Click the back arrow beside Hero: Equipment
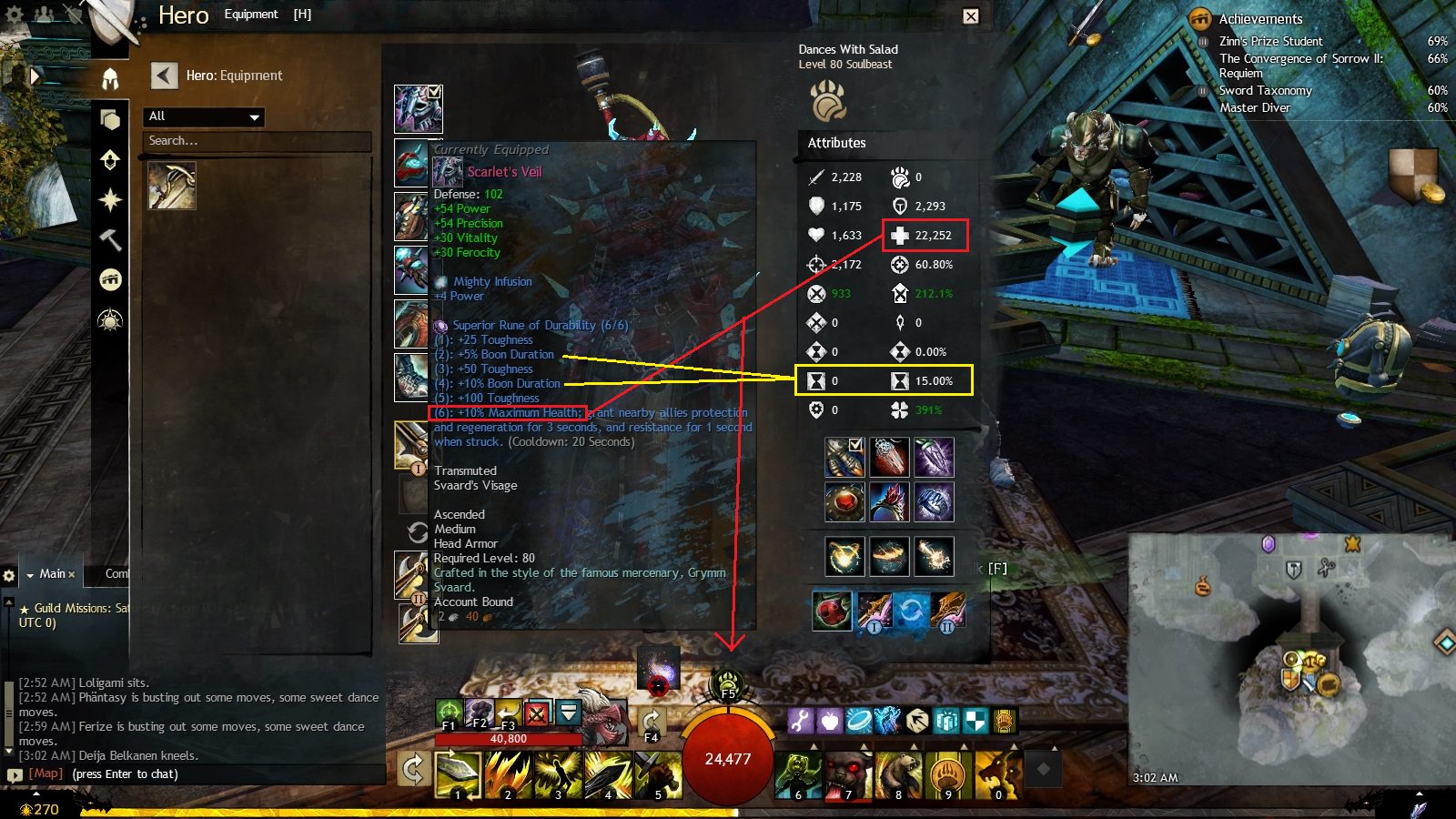This screenshot has height=819, width=1456. [164, 76]
